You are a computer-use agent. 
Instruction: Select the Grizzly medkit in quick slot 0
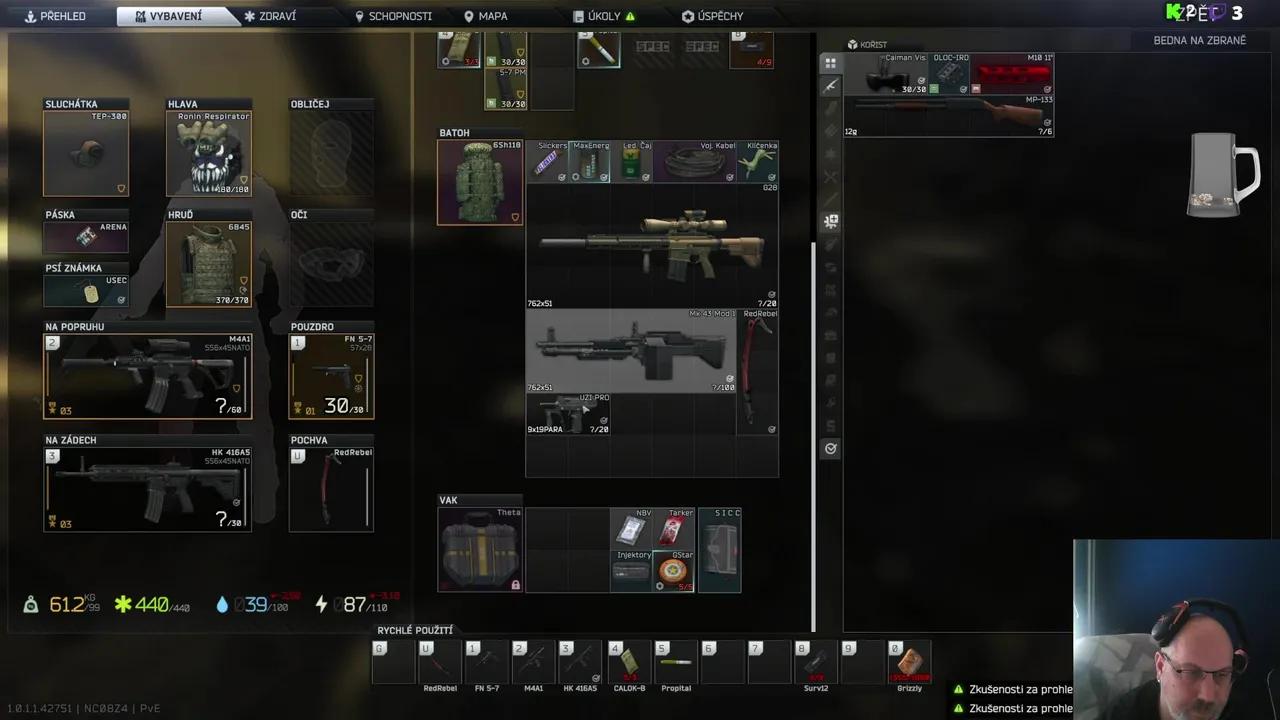[x=909, y=662]
